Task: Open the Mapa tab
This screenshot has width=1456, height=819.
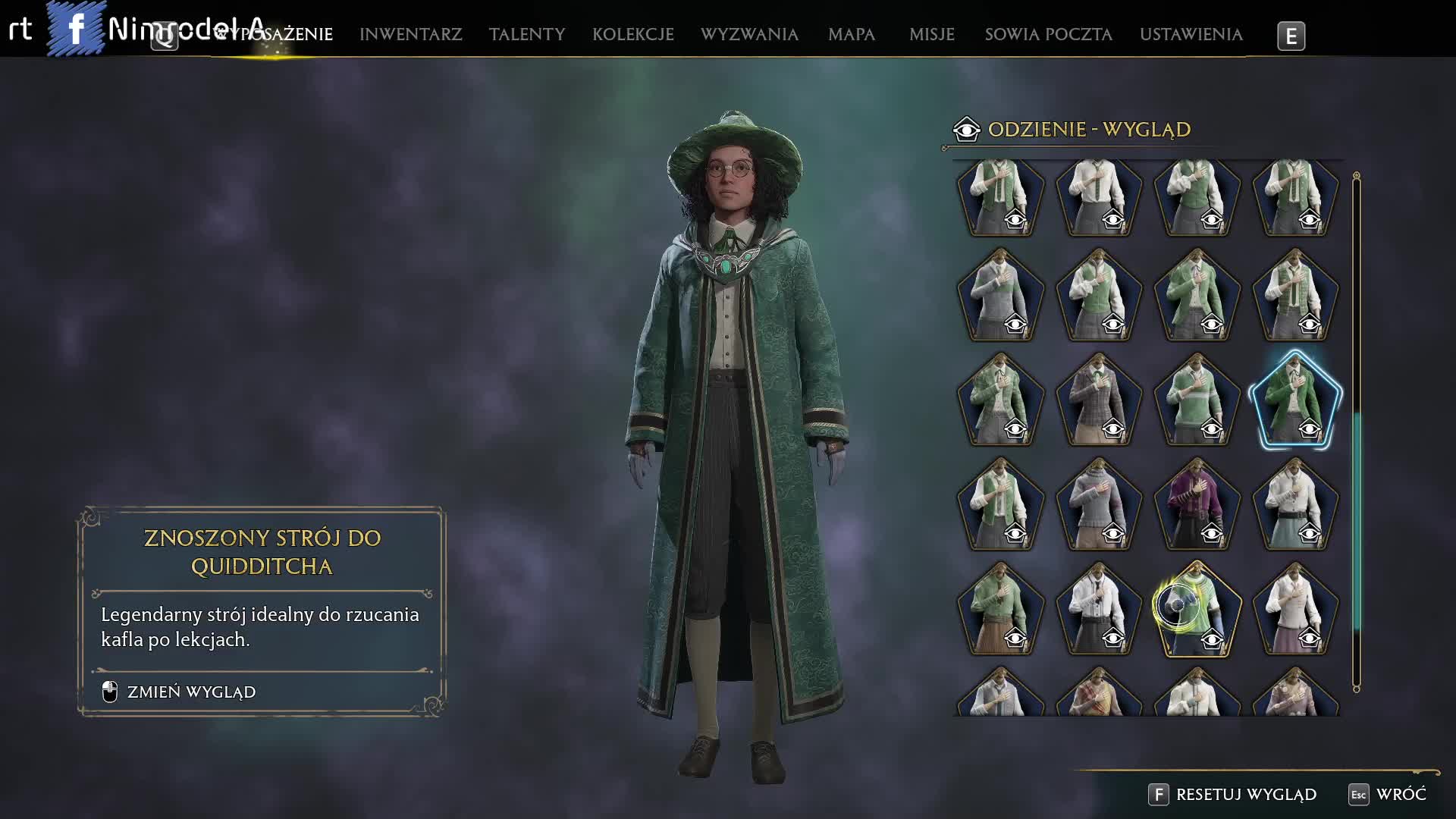Action: coord(851,34)
